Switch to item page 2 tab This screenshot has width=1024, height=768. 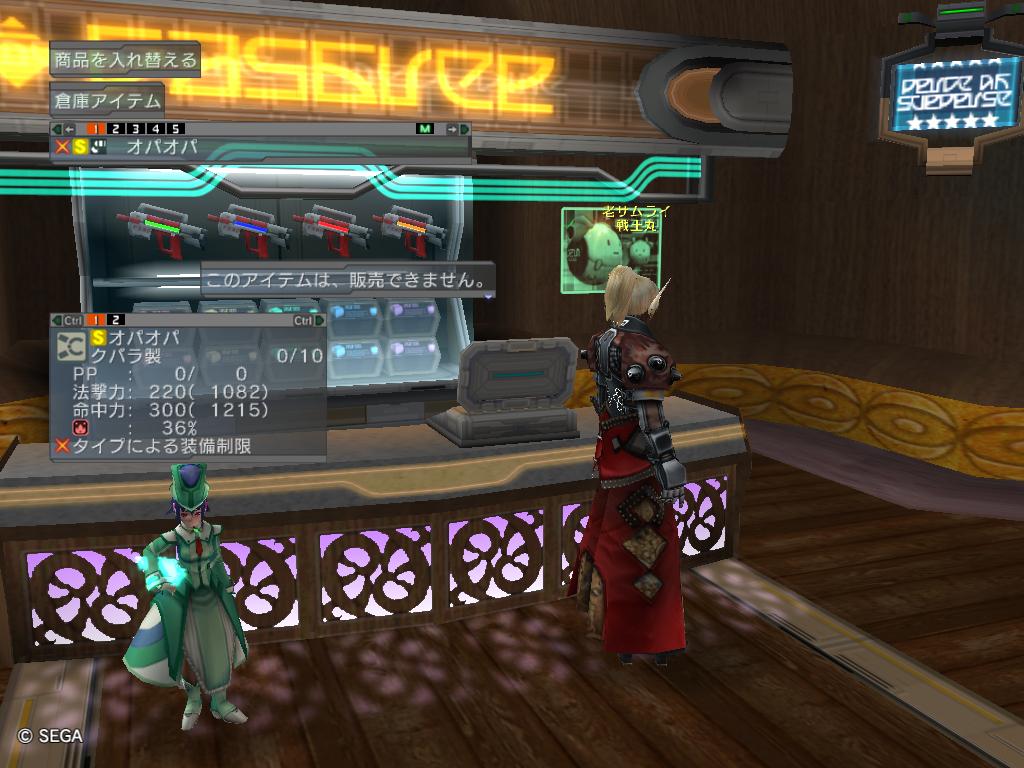point(115,129)
